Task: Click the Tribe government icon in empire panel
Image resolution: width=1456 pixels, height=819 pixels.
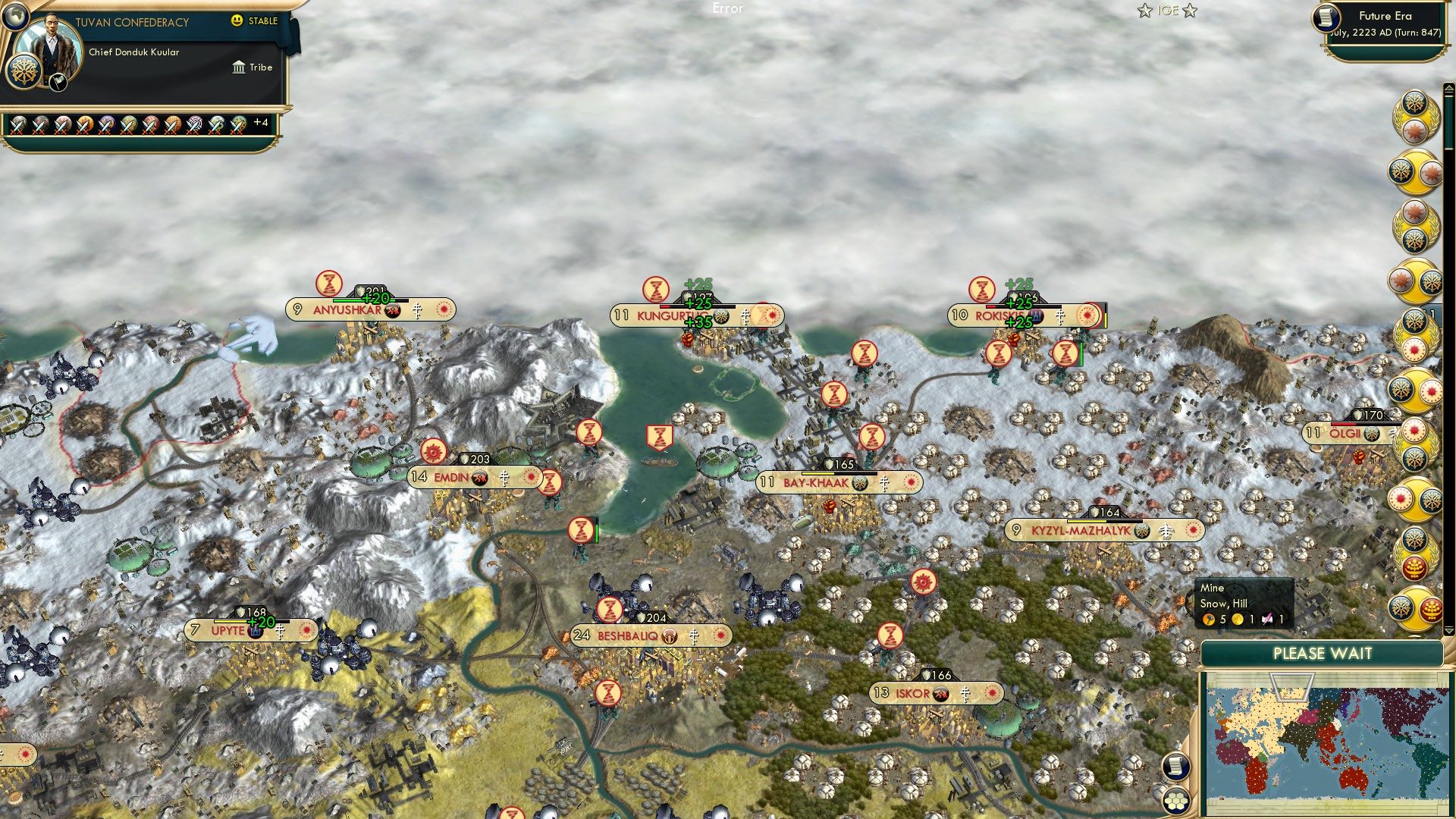Action: coord(238,67)
